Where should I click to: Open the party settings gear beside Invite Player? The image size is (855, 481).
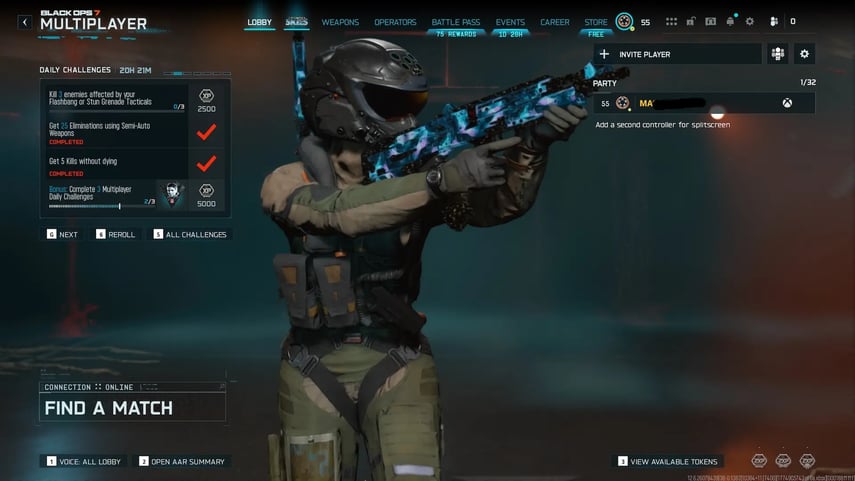click(804, 54)
